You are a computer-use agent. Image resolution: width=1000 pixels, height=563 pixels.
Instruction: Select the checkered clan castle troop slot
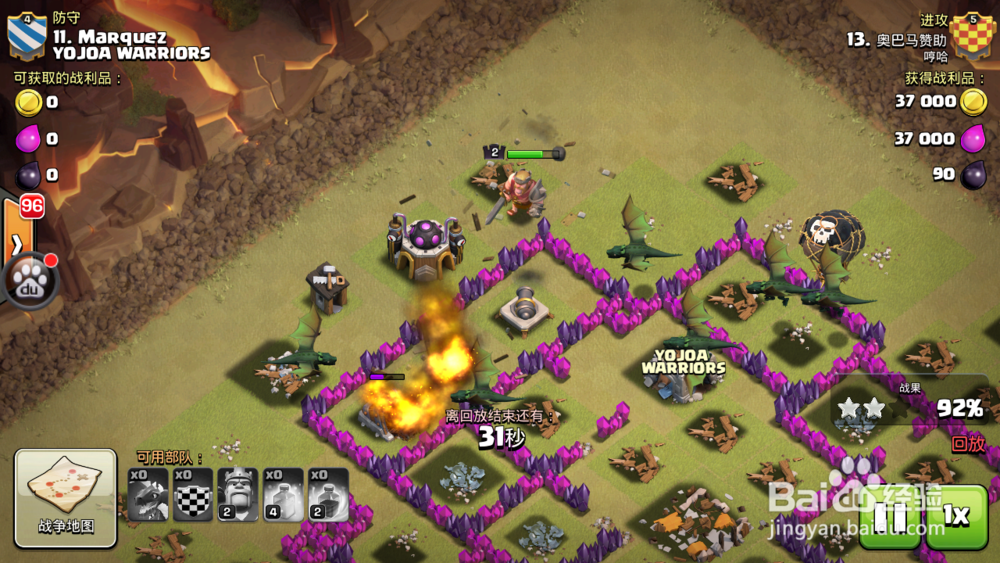point(193,494)
